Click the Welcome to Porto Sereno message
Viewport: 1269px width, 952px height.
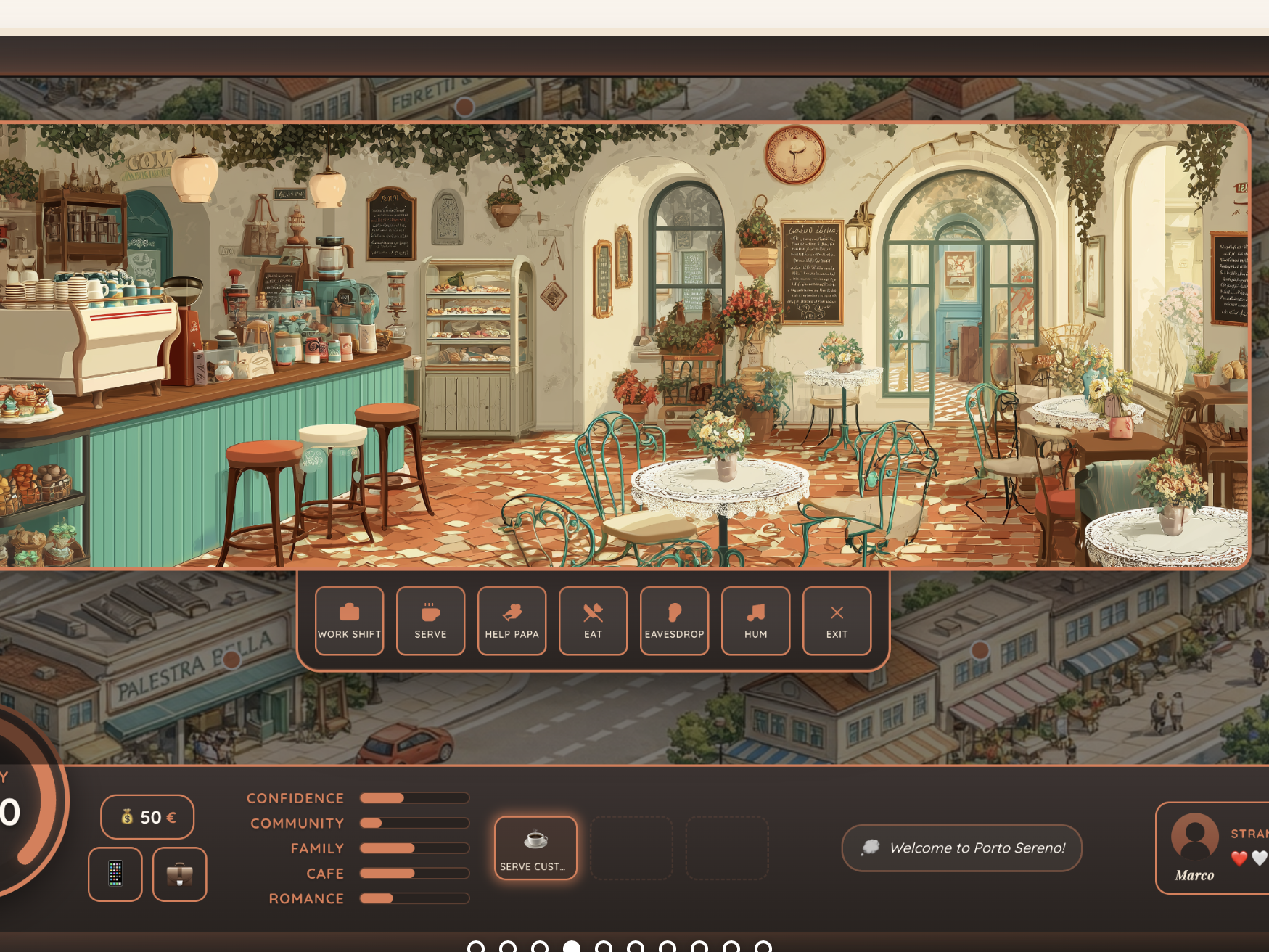pos(961,848)
